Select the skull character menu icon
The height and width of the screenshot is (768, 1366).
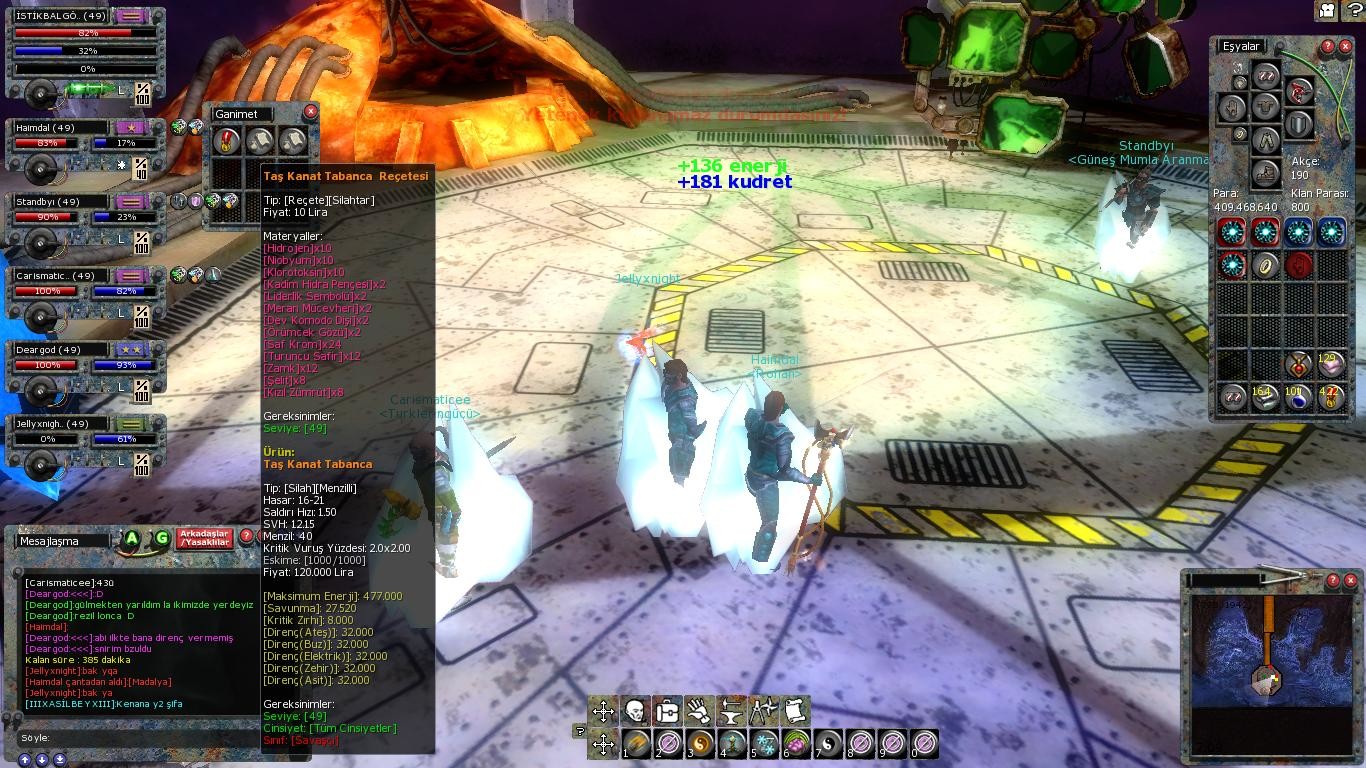(634, 711)
